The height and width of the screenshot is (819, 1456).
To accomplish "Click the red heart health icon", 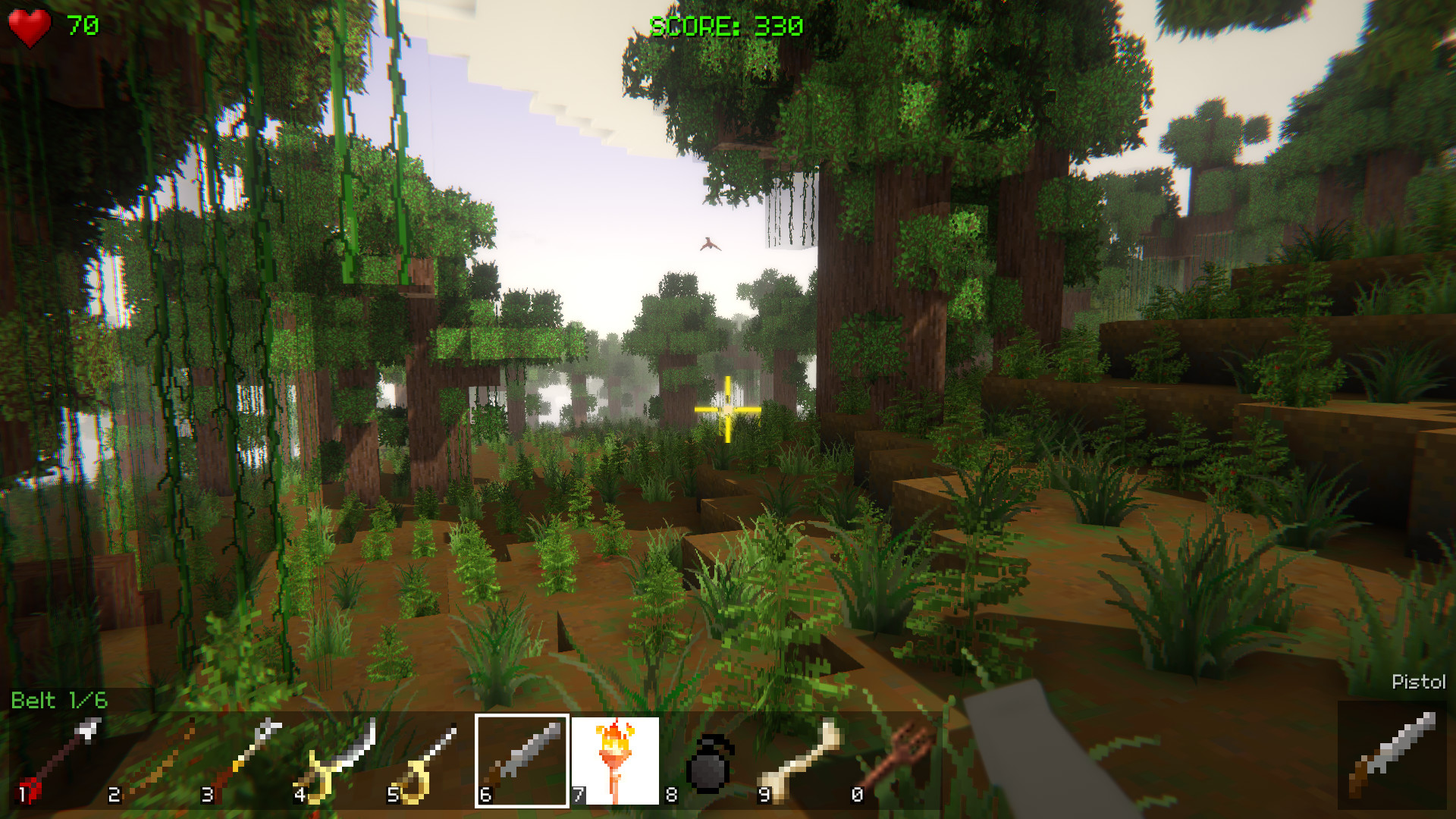I will (29, 27).
